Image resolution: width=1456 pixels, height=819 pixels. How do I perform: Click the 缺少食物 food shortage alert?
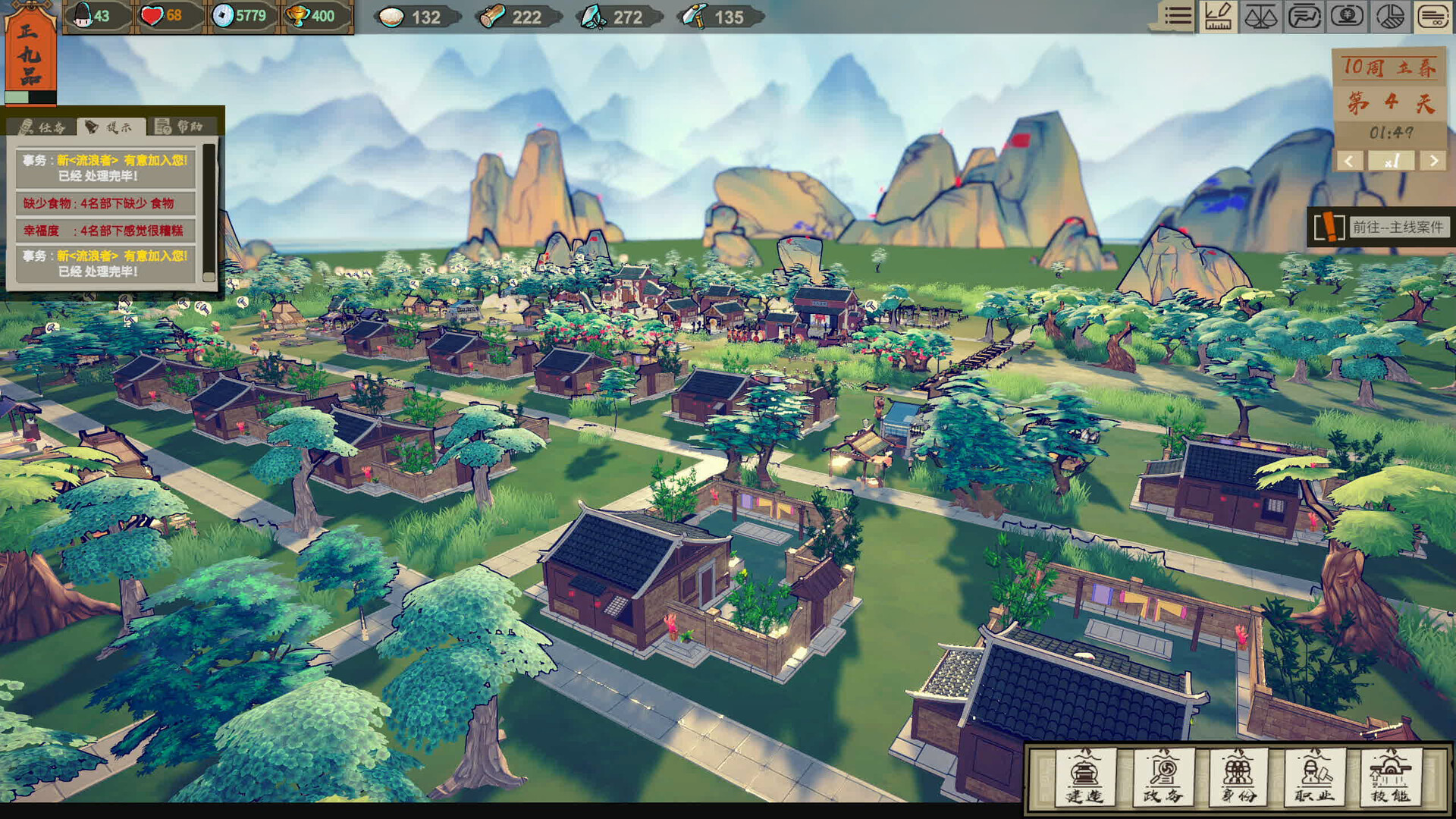(x=105, y=203)
